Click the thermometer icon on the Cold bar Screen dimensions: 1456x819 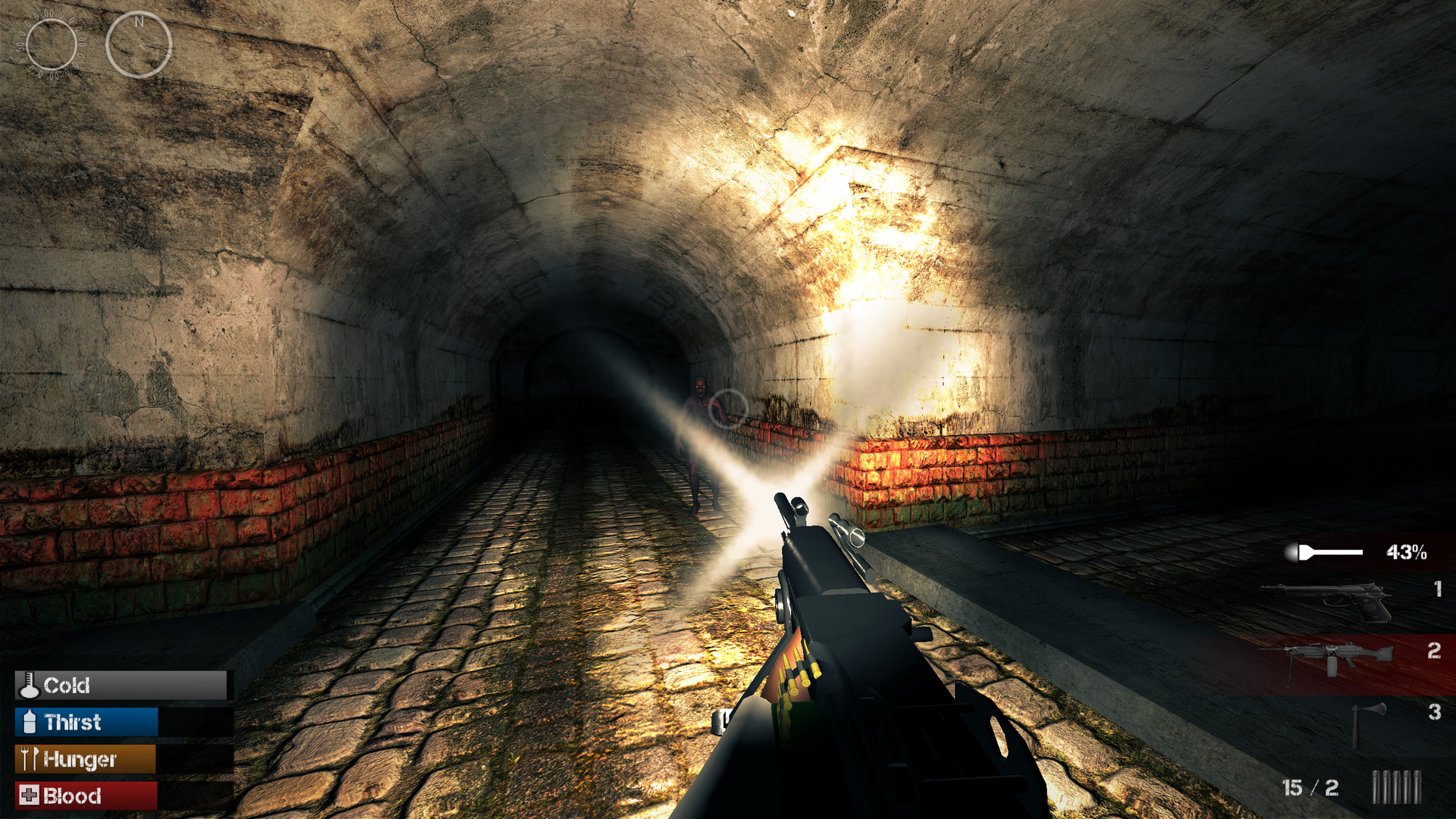(x=29, y=686)
